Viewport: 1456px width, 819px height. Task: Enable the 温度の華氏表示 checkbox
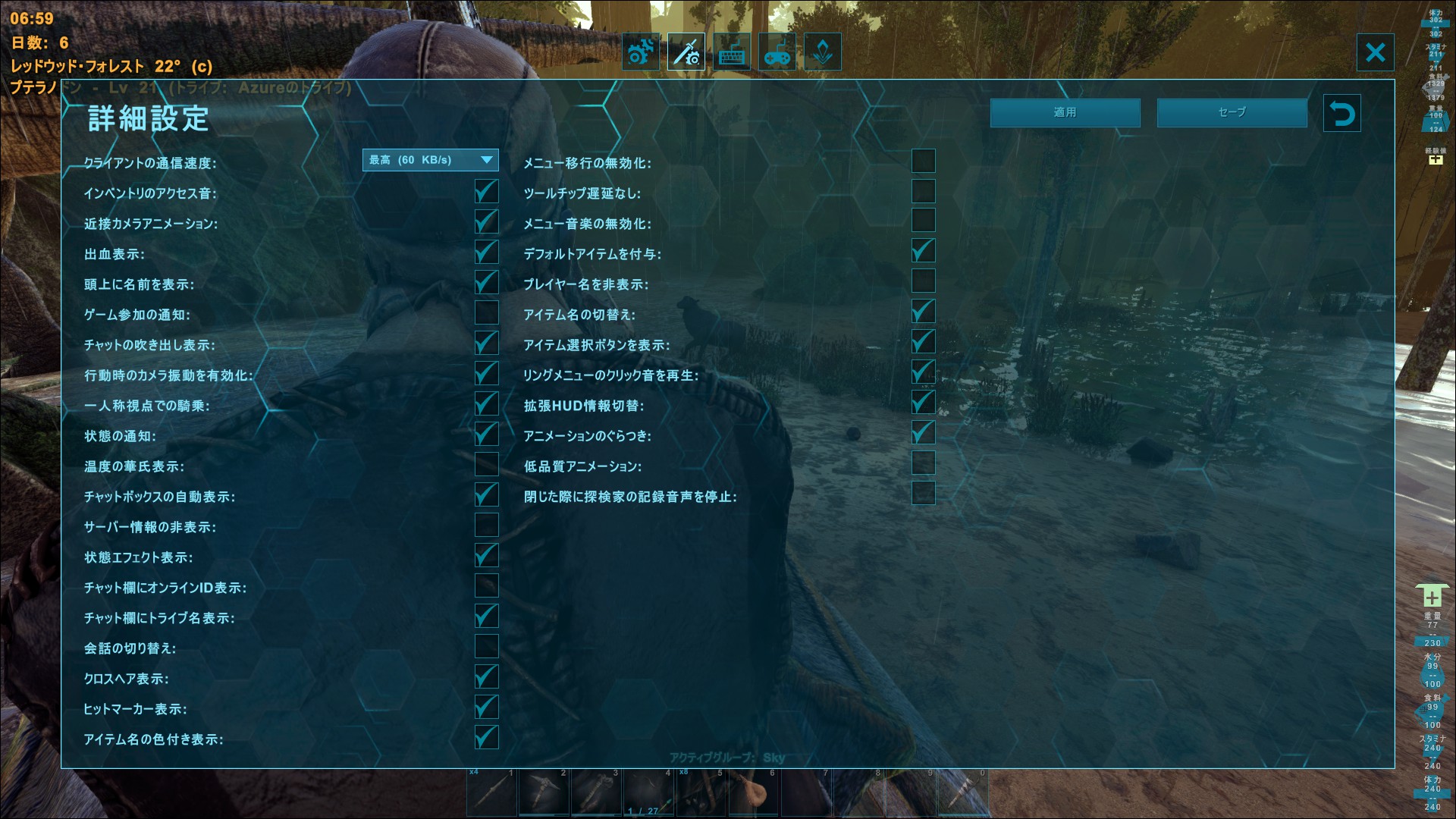pos(486,464)
